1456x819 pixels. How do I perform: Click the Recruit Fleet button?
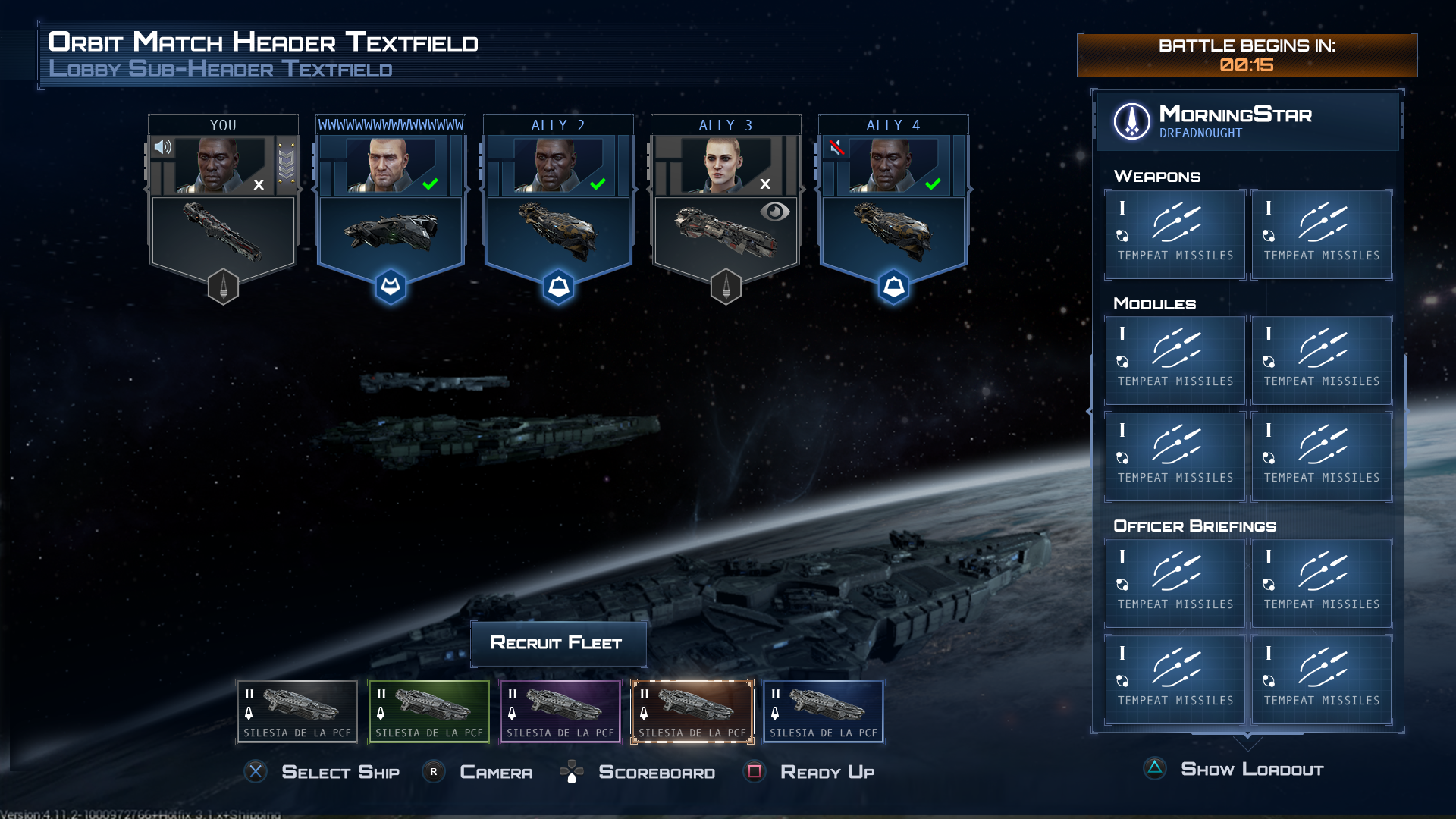559,643
